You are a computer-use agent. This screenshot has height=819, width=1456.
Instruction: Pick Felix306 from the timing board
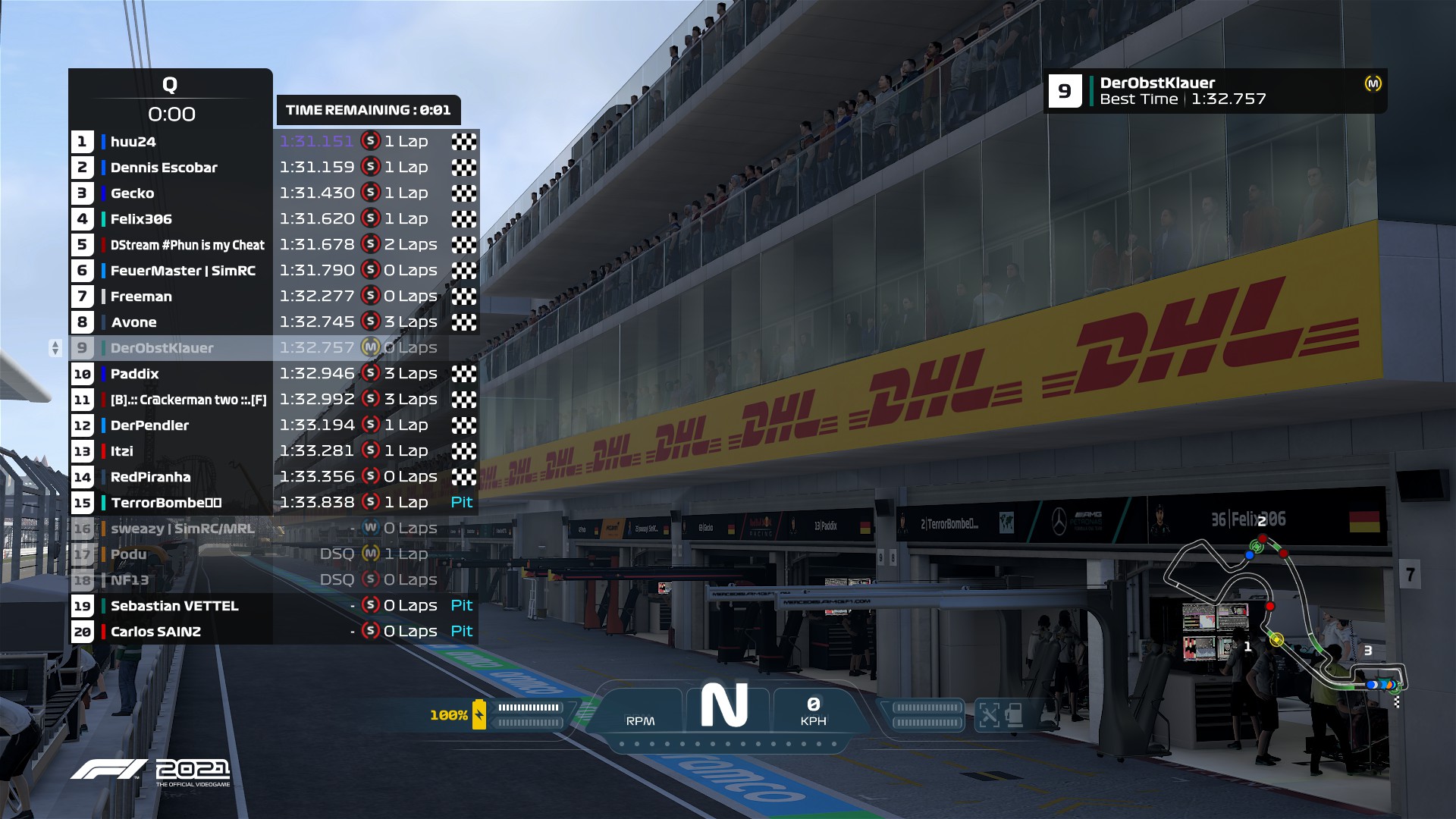(x=141, y=219)
